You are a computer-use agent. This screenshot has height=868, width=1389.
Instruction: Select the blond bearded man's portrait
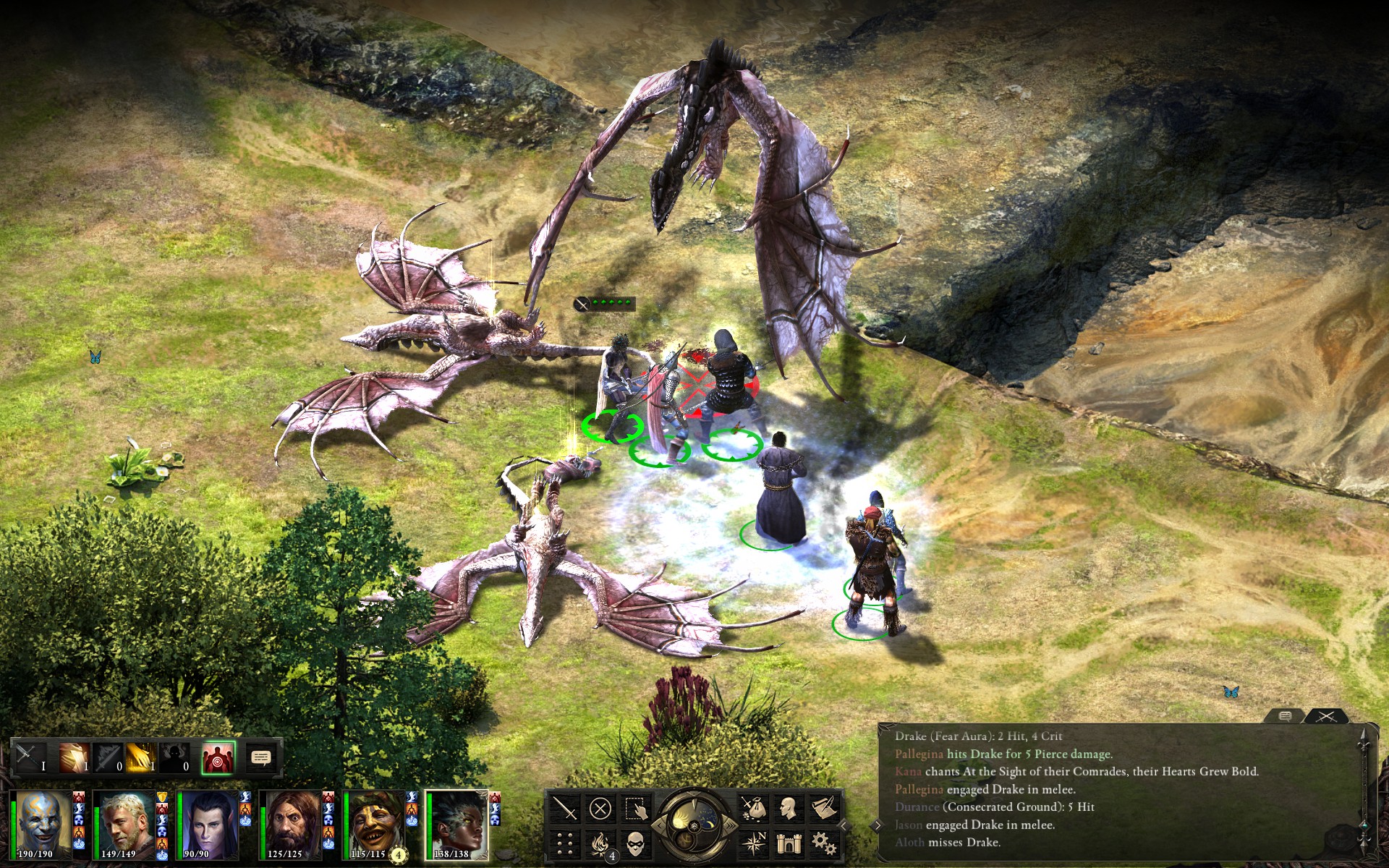coord(124,825)
